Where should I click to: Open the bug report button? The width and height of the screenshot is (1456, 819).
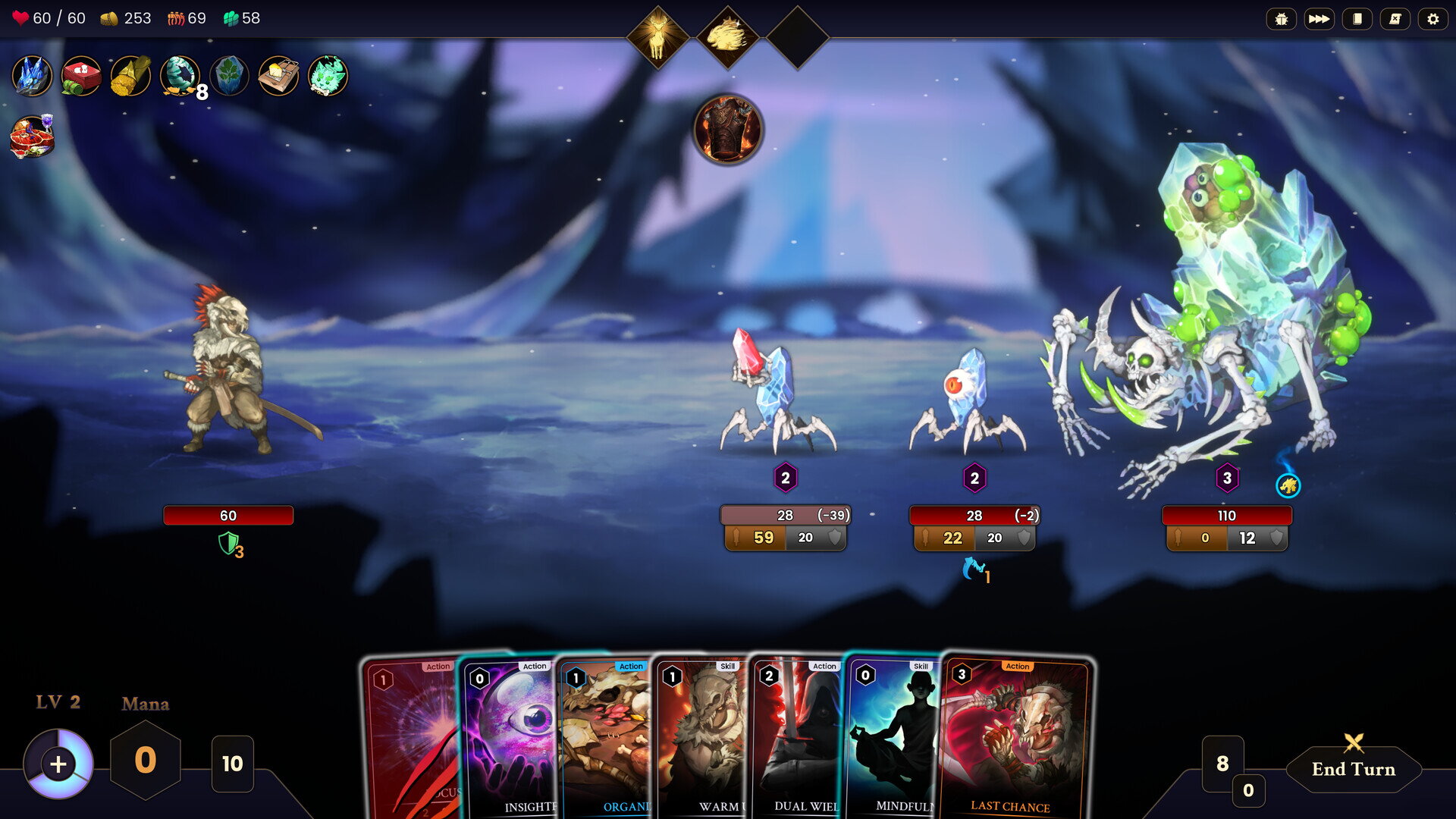pos(1281,19)
